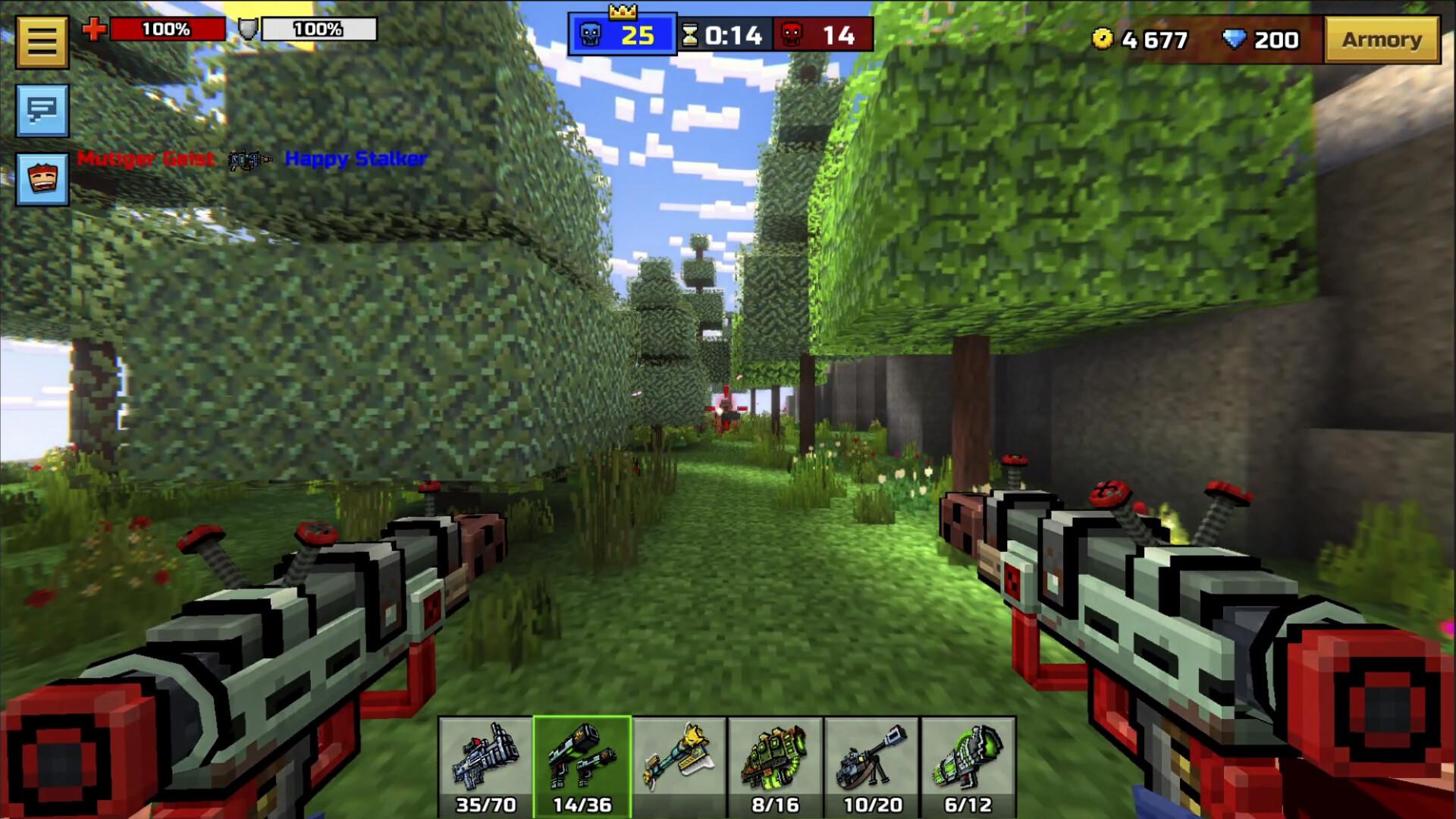Open the in-game chat panel
The width and height of the screenshot is (1456, 819).
(42, 112)
